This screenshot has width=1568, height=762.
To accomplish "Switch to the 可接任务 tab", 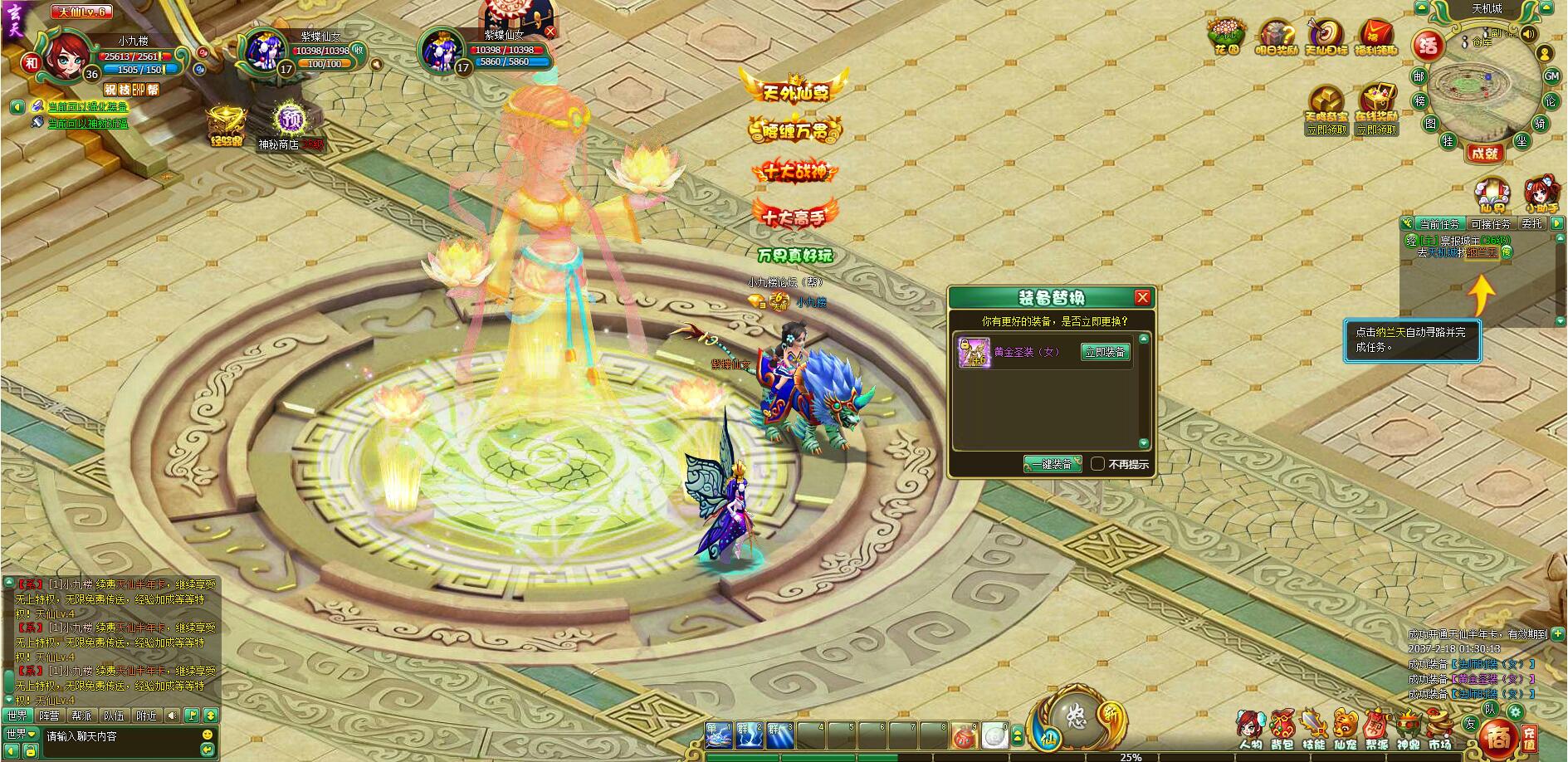I will click(x=1491, y=224).
